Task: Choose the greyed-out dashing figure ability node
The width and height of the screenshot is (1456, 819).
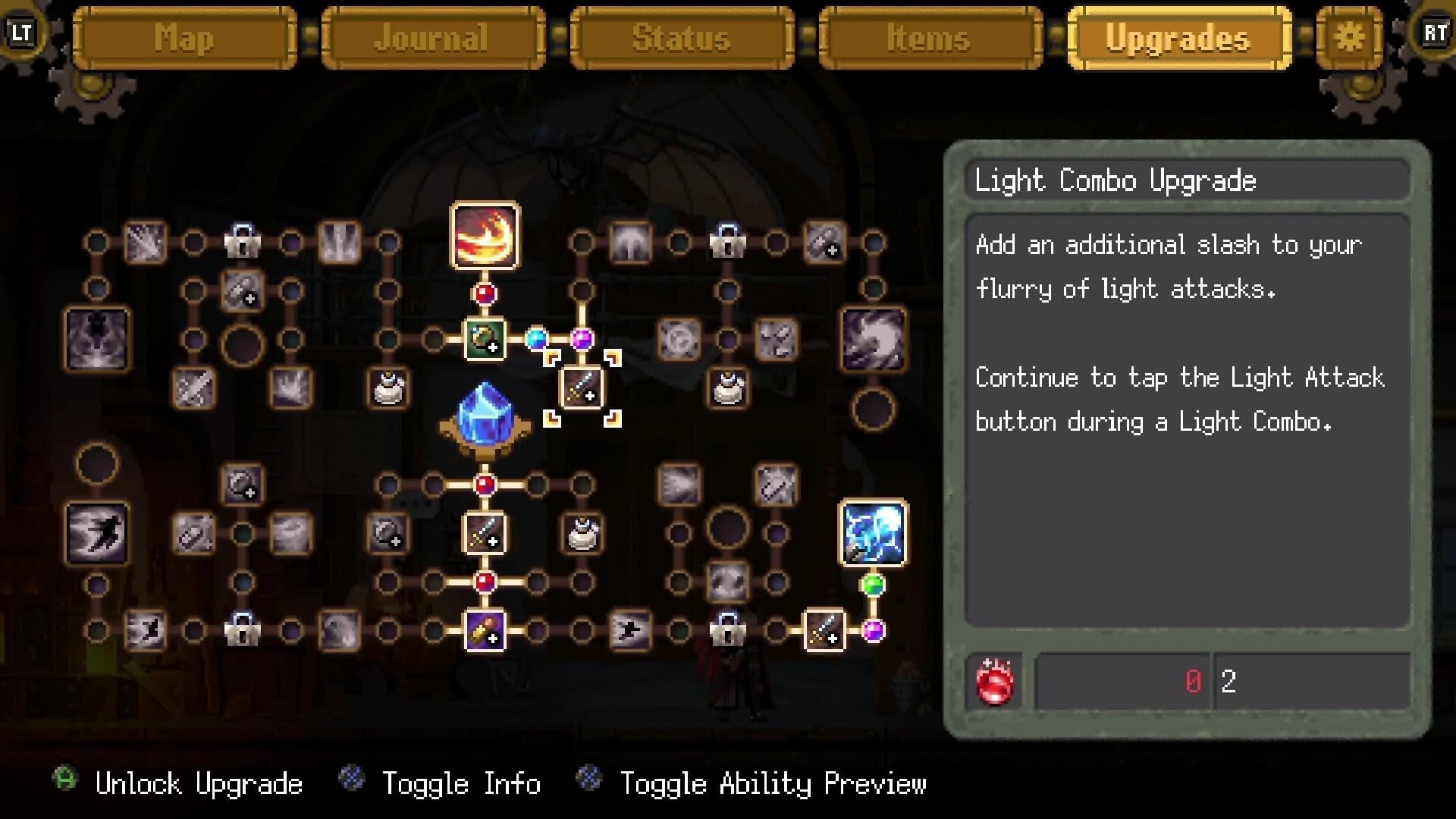Action: point(97,532)
